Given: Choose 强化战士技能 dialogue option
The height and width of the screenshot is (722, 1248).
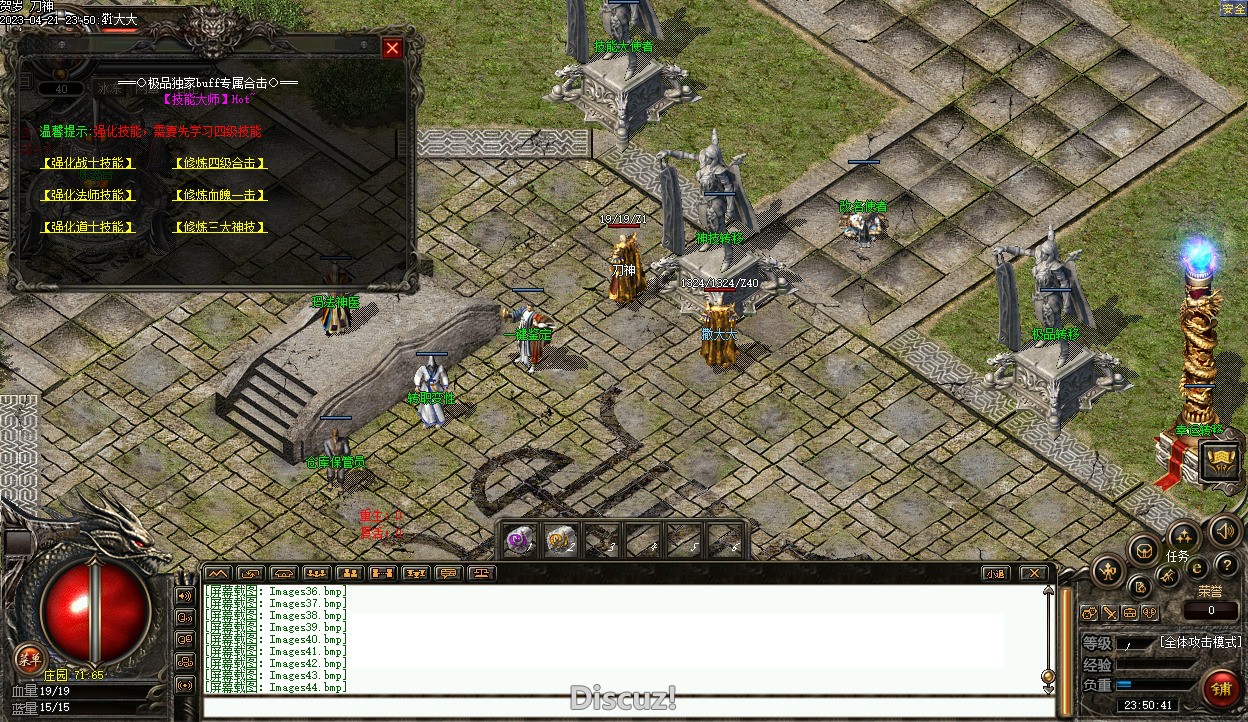Looking at the screenshot, I should tap(88, 163).
